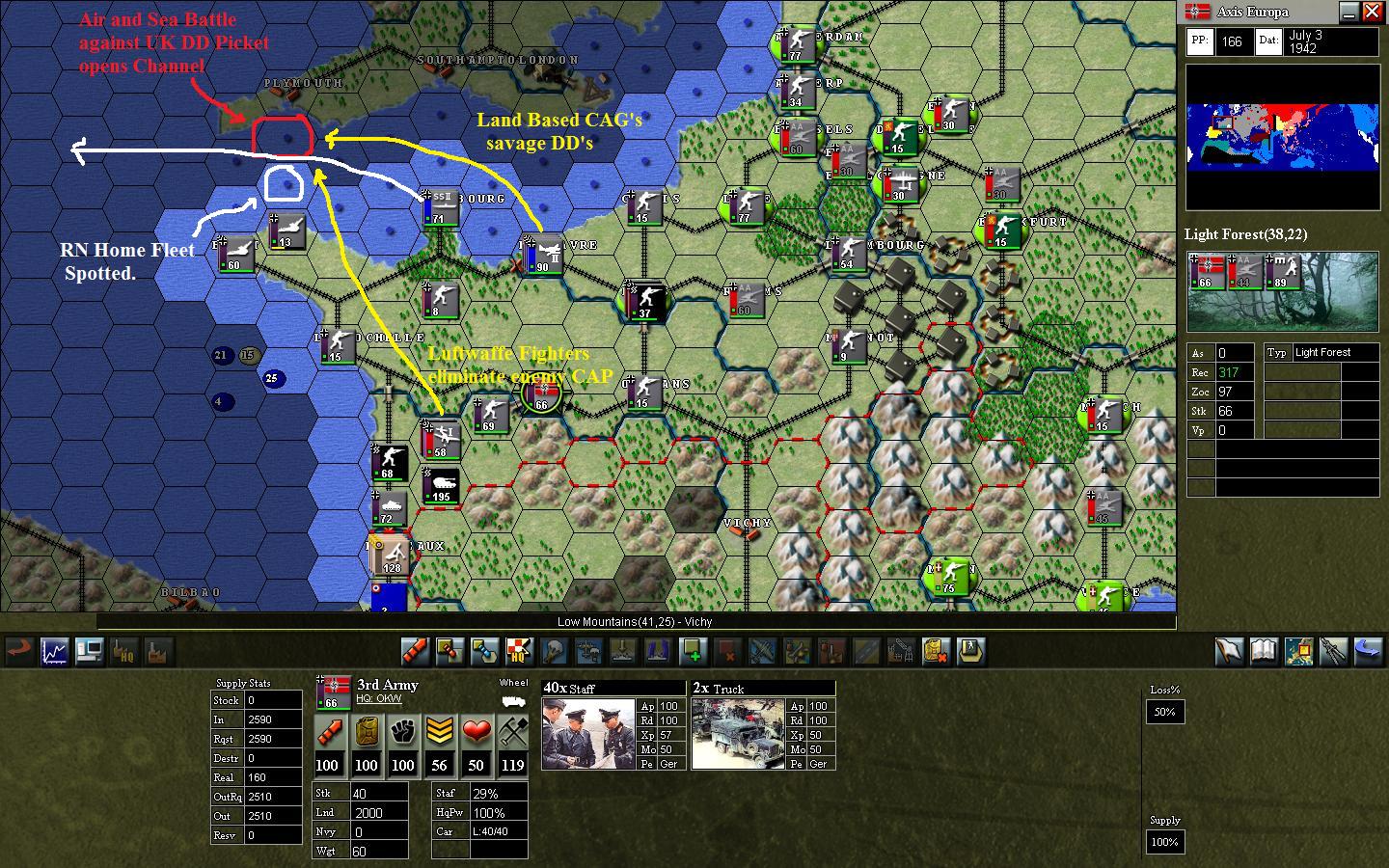The image size is (1389, 868).
Task: Open the rulebook icon near the bottom right
Action: click(x=1265, y=652)
